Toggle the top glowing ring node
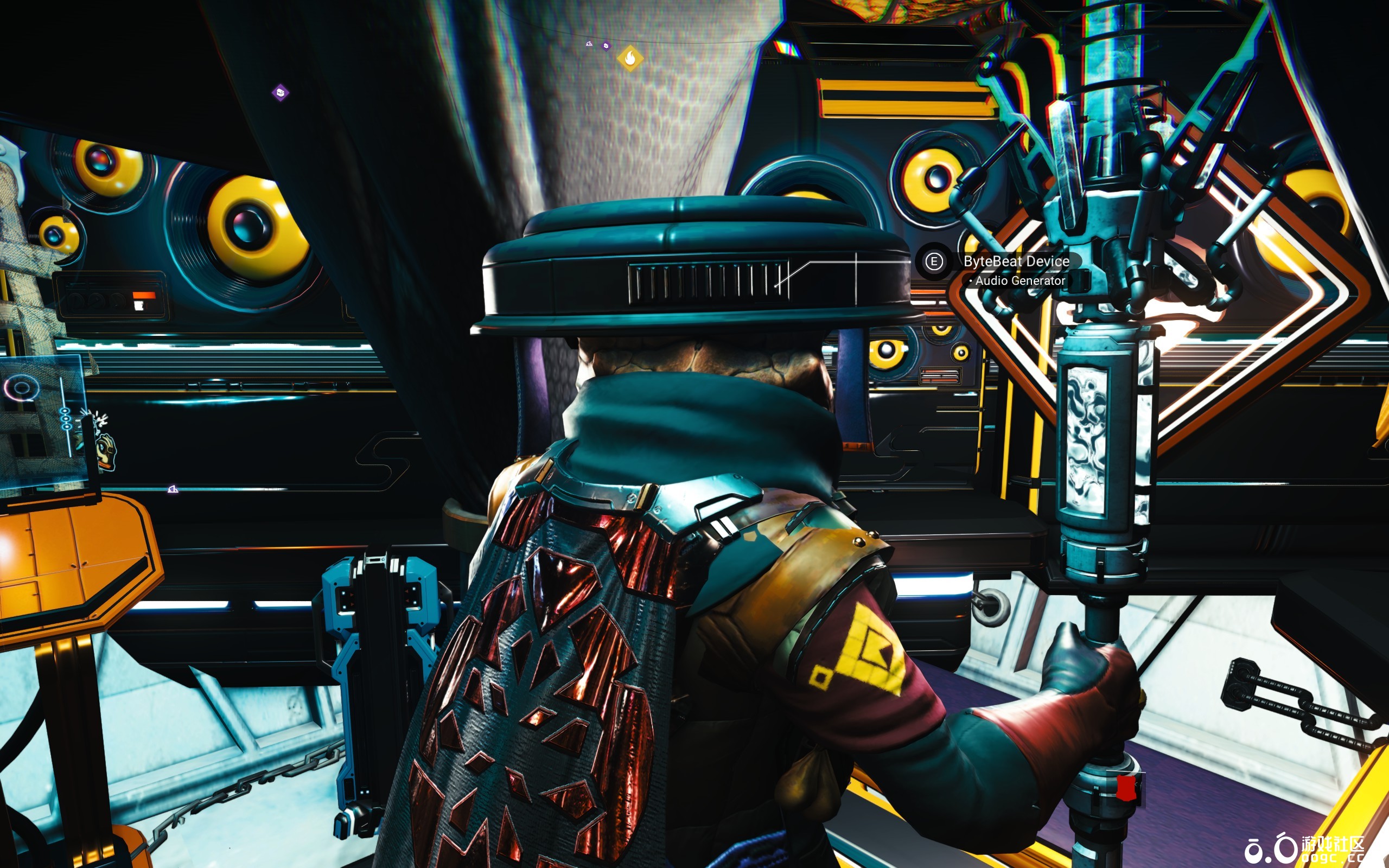Viewport: 1389px width, 868px height. click(x=66, y=411)
